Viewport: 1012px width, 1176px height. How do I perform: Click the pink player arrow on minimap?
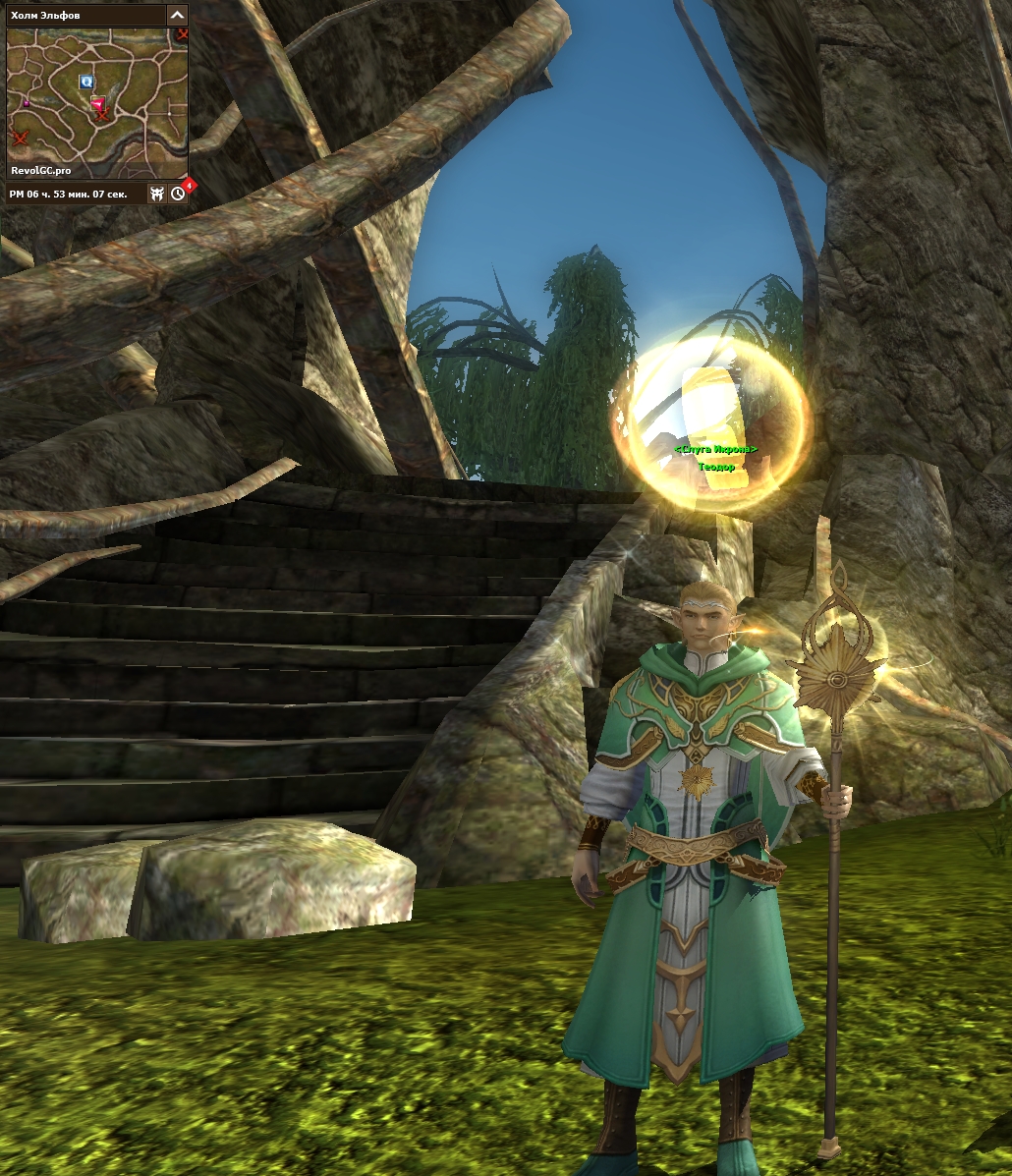tap(97, 103)
